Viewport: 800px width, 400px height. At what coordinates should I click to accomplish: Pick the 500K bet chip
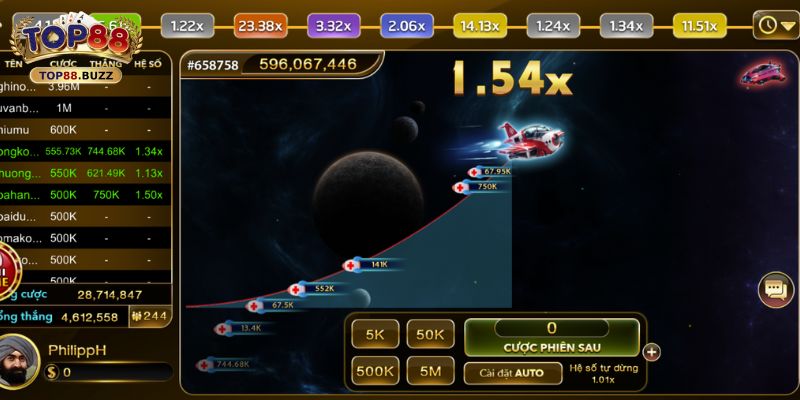pos(375,372)
